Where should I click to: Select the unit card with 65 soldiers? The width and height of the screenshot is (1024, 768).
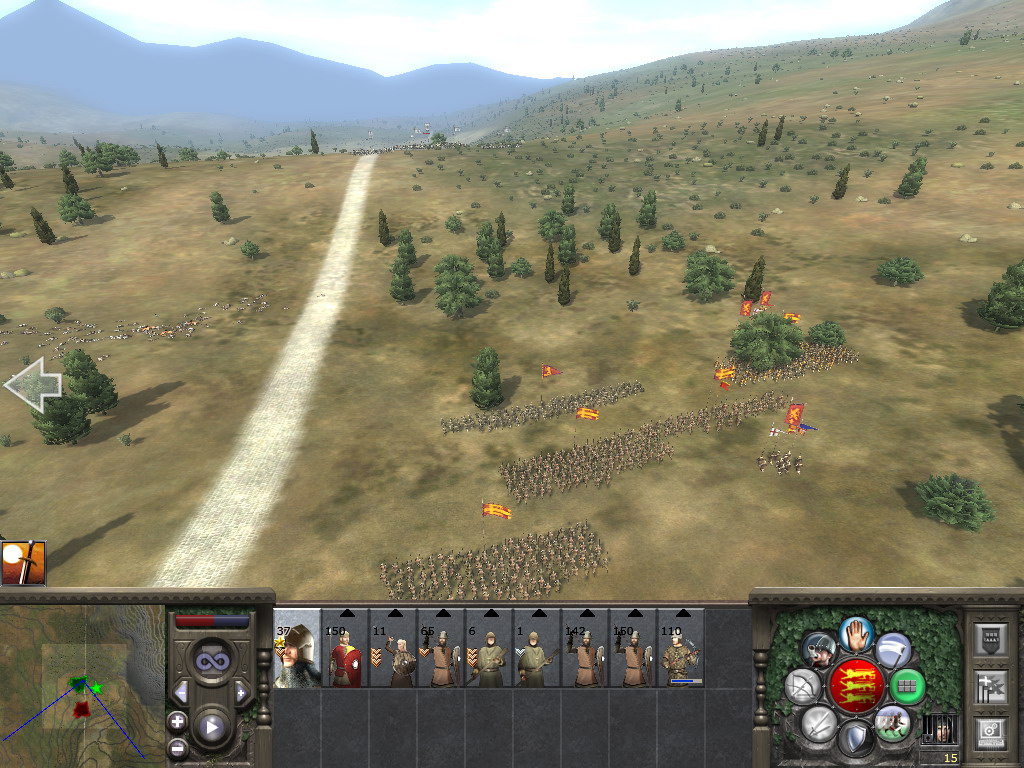tap(441, 652)
